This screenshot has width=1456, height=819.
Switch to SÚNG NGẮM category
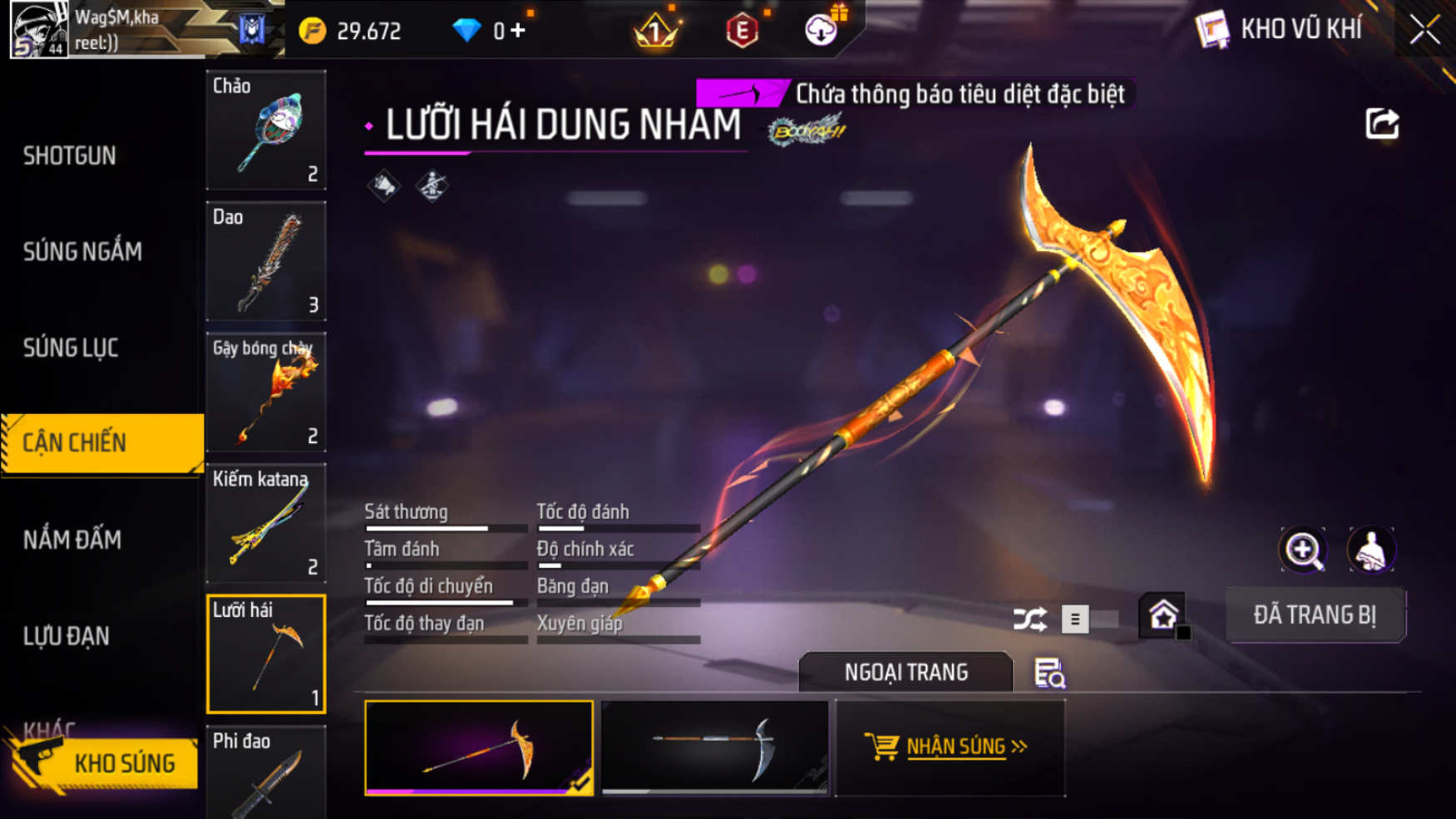tap(82, 252)
